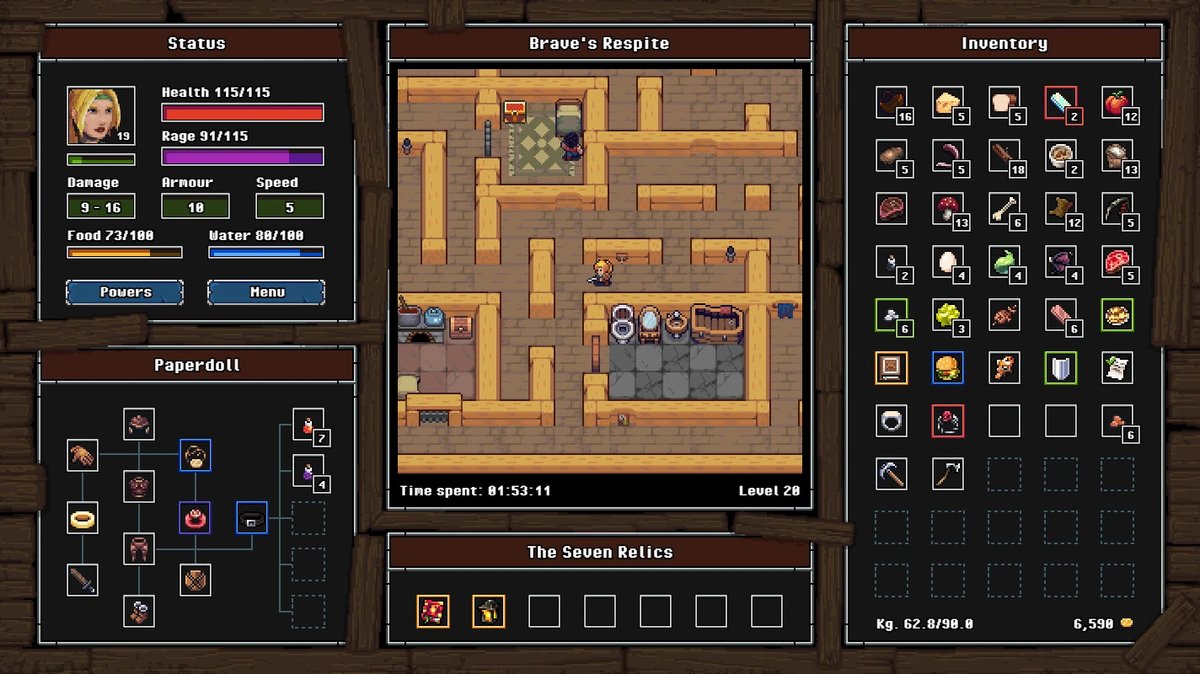Click the silver shield item
The image size is (1200, 674).
tap(1060, 367)
